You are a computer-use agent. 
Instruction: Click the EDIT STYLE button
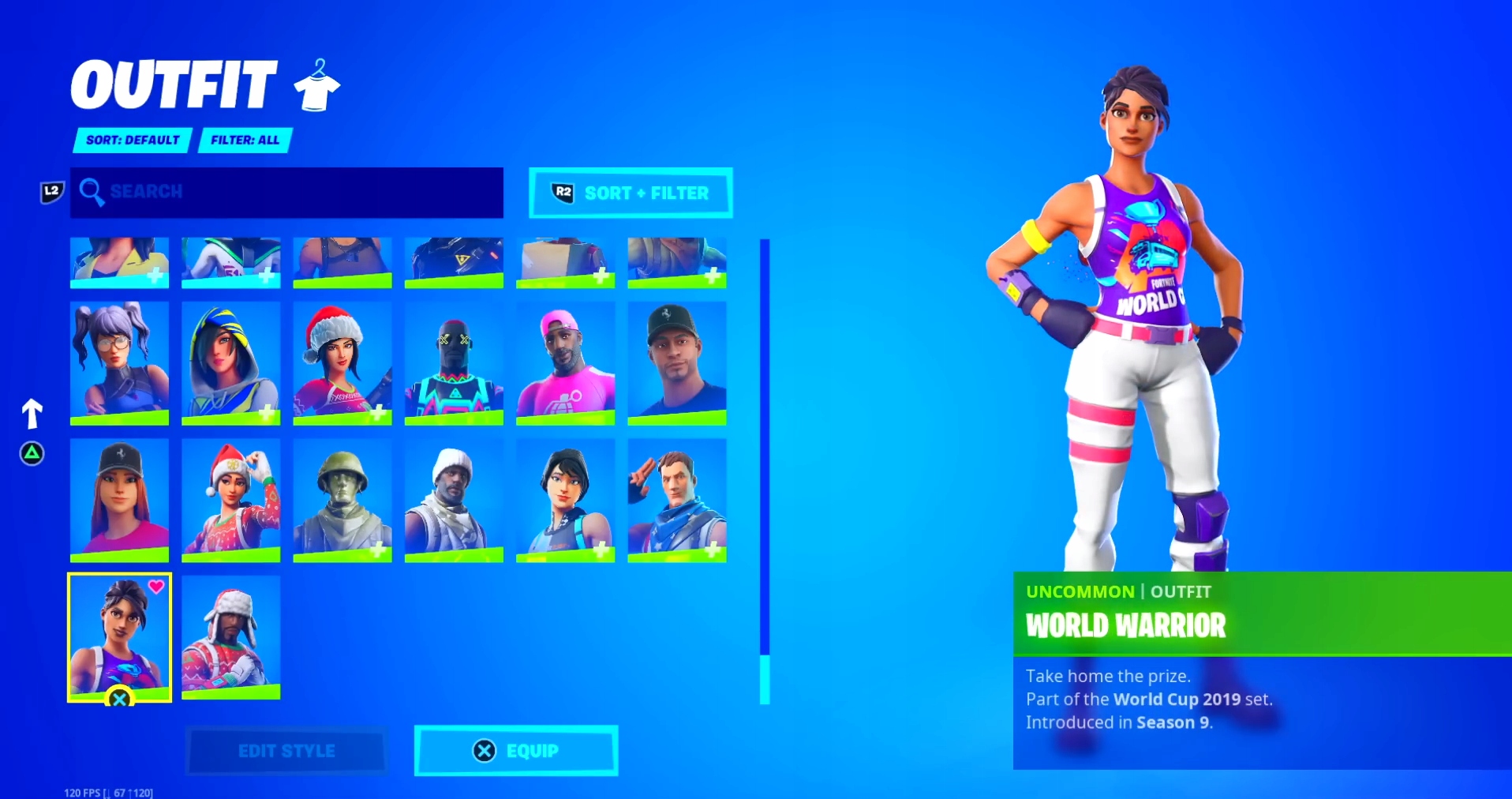(x=286, y=751)
